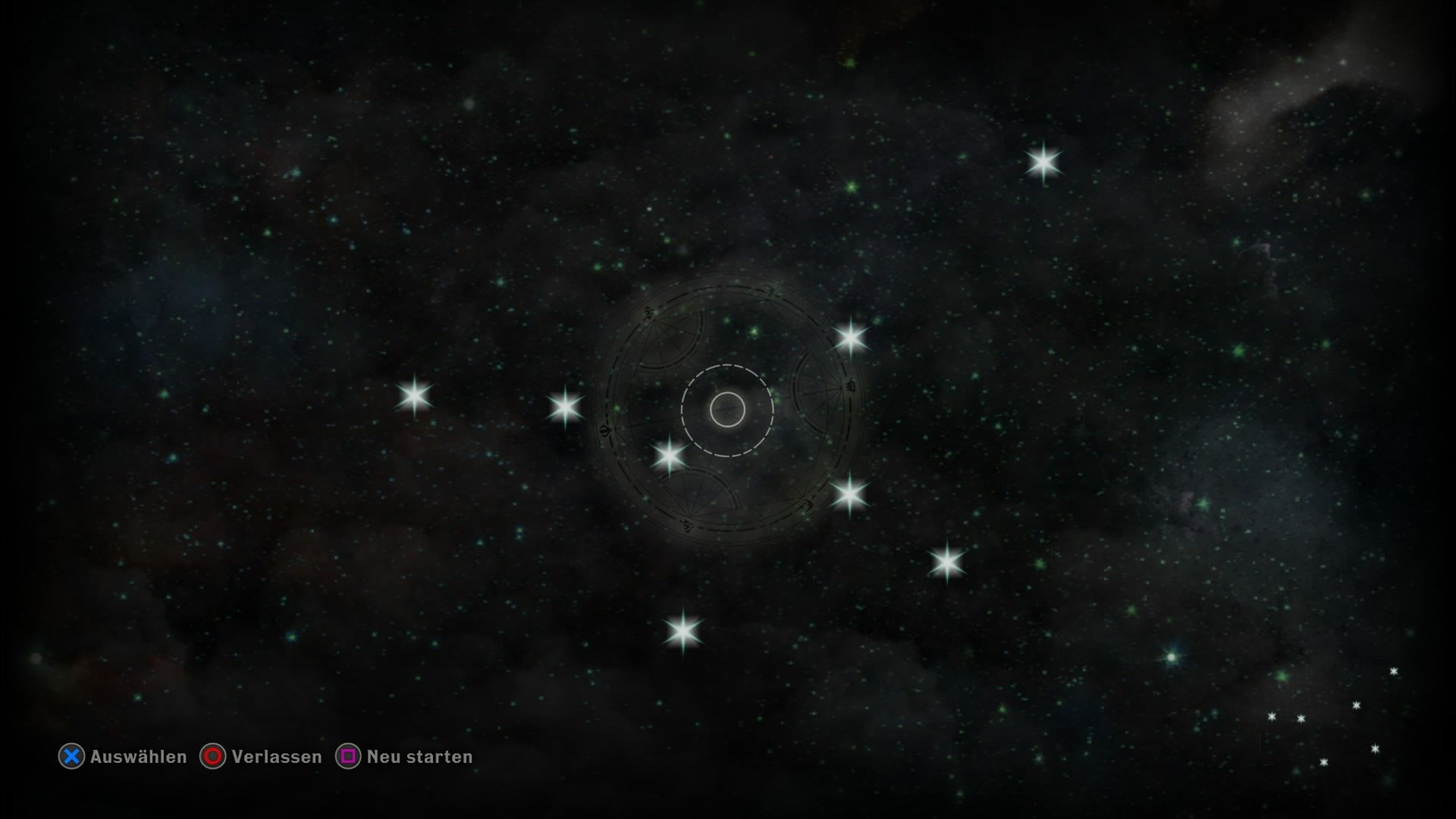
Task: Select the glyph at the bottom of the astrarium ring
Action: 686,526
